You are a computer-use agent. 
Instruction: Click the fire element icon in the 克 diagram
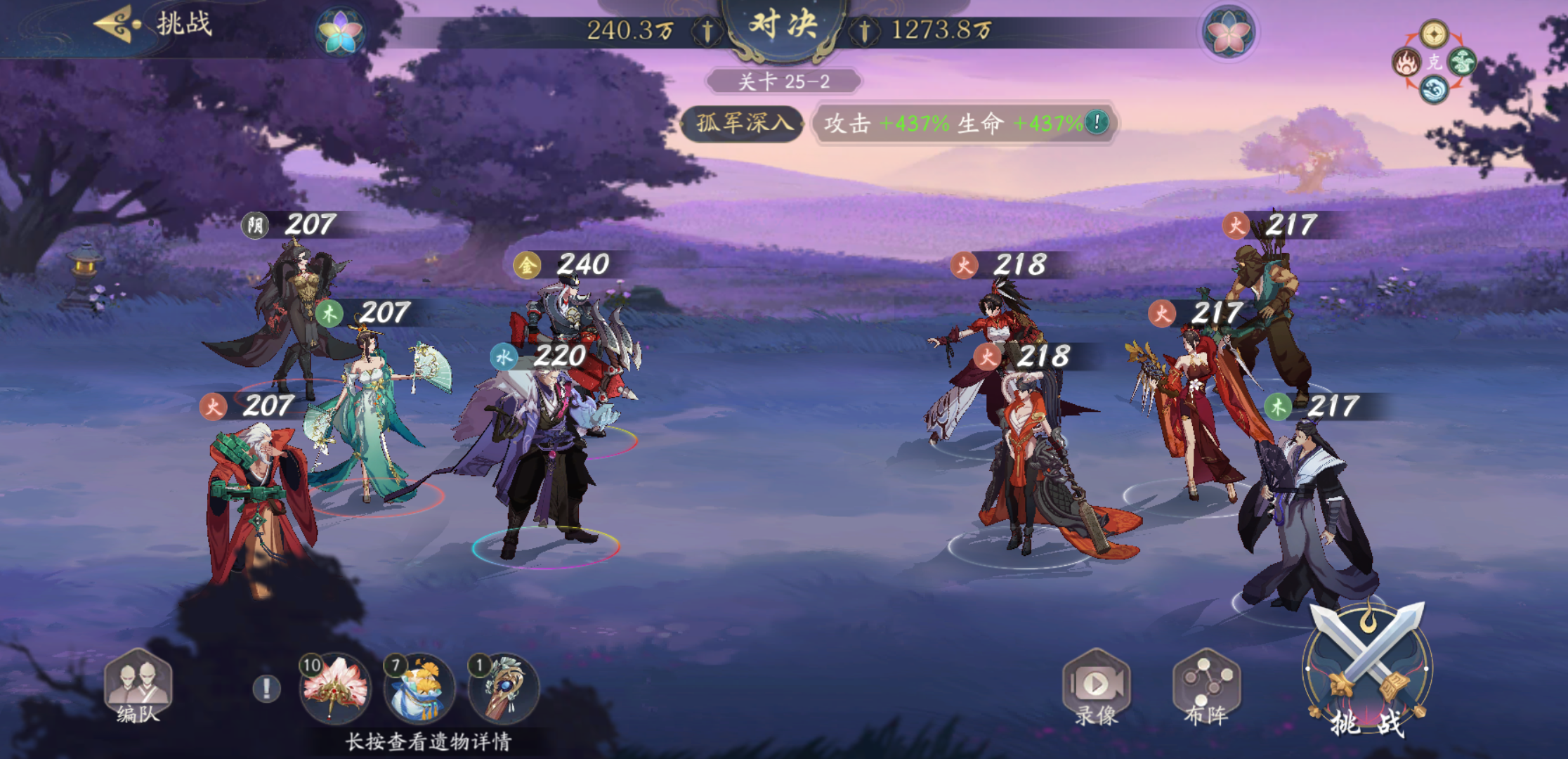click(1406, 62)
